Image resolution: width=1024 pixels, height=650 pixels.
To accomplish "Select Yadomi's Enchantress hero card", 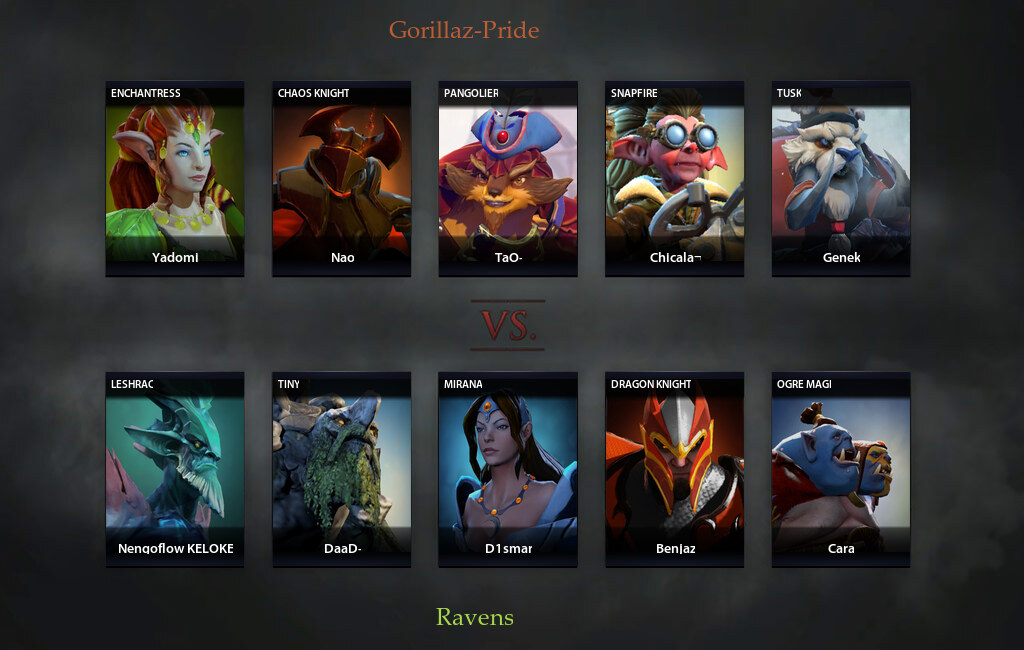I will [175, 179].
